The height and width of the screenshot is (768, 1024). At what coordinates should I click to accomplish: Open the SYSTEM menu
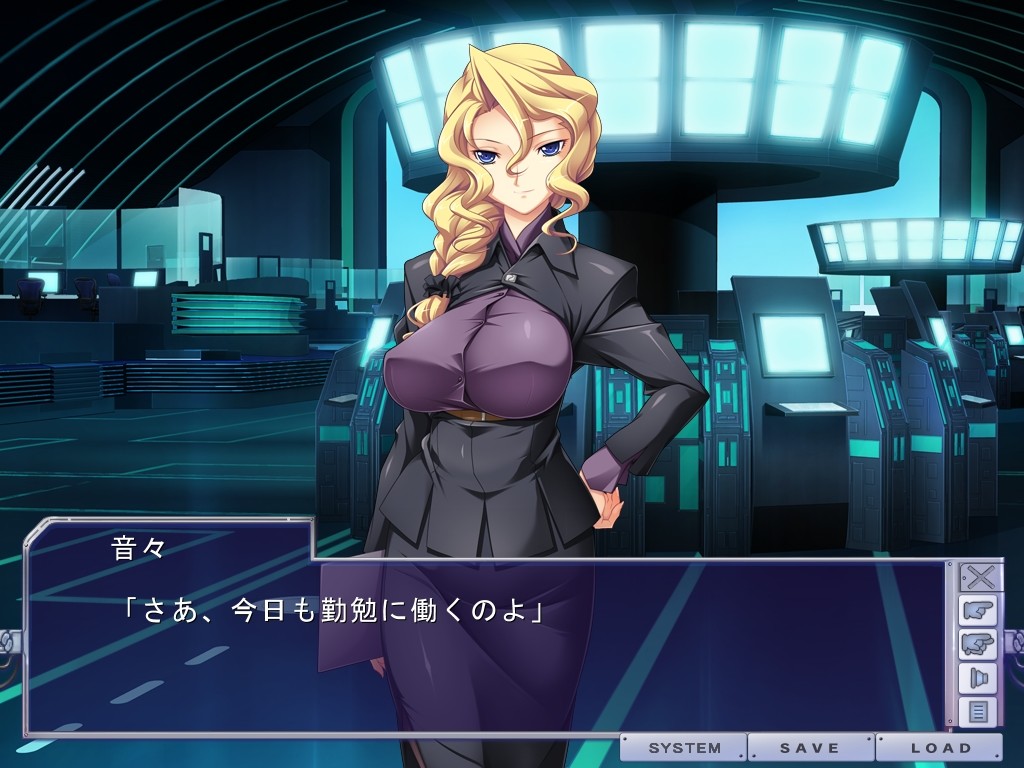684,748
